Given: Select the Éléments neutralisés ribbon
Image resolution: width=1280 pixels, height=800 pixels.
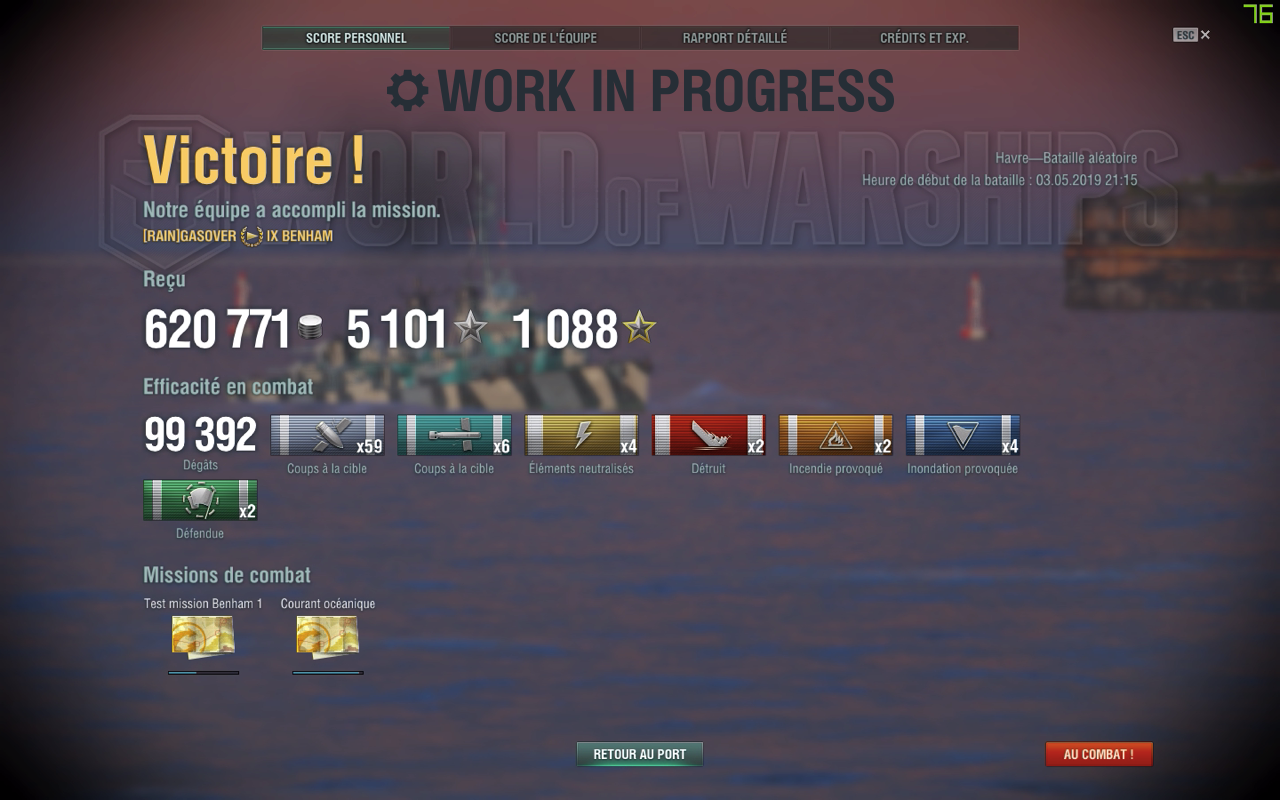Looking at the screenshot, I should click(x=581, y=436).
